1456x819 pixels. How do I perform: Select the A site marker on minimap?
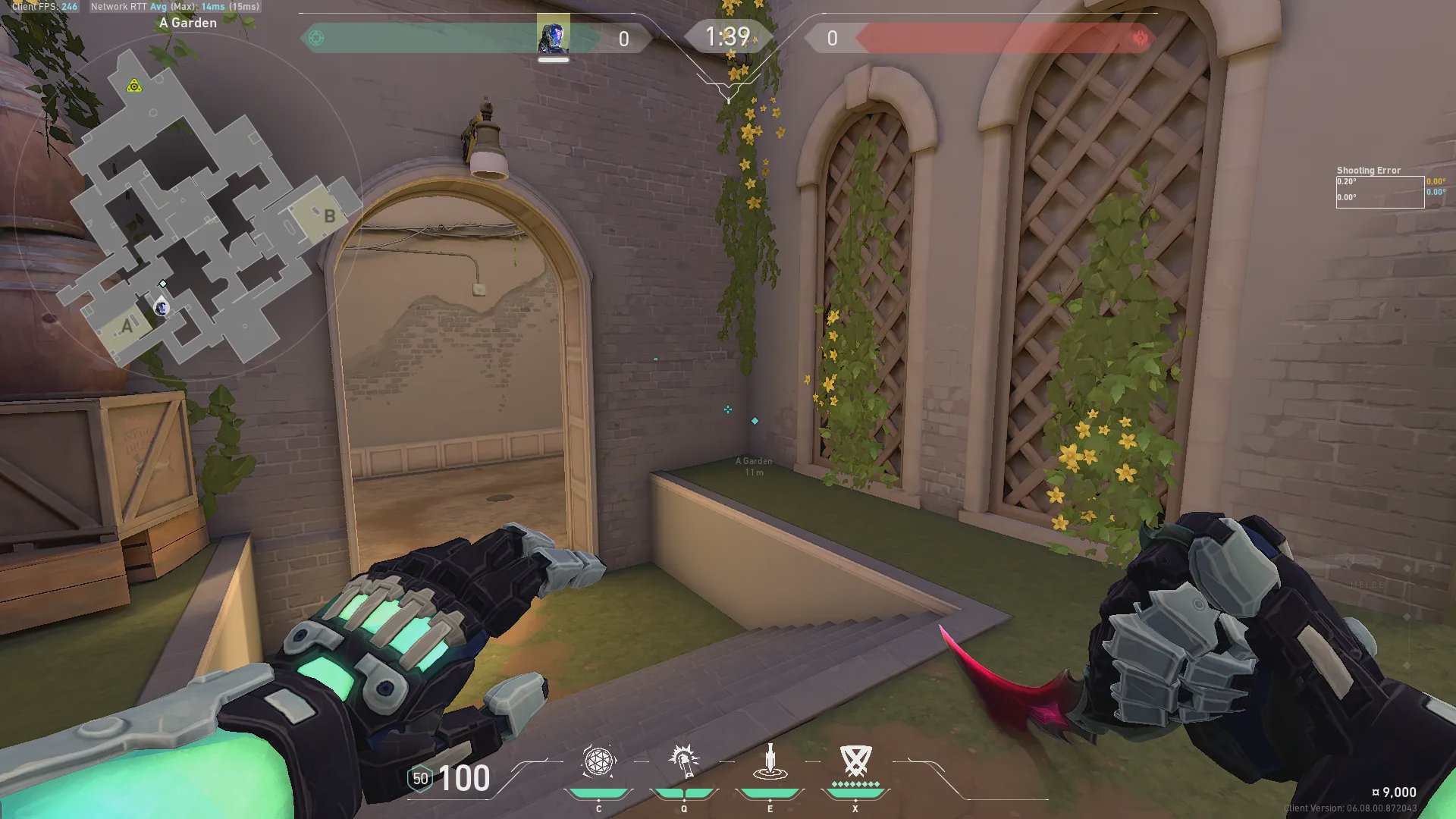[x=127, y=326]
